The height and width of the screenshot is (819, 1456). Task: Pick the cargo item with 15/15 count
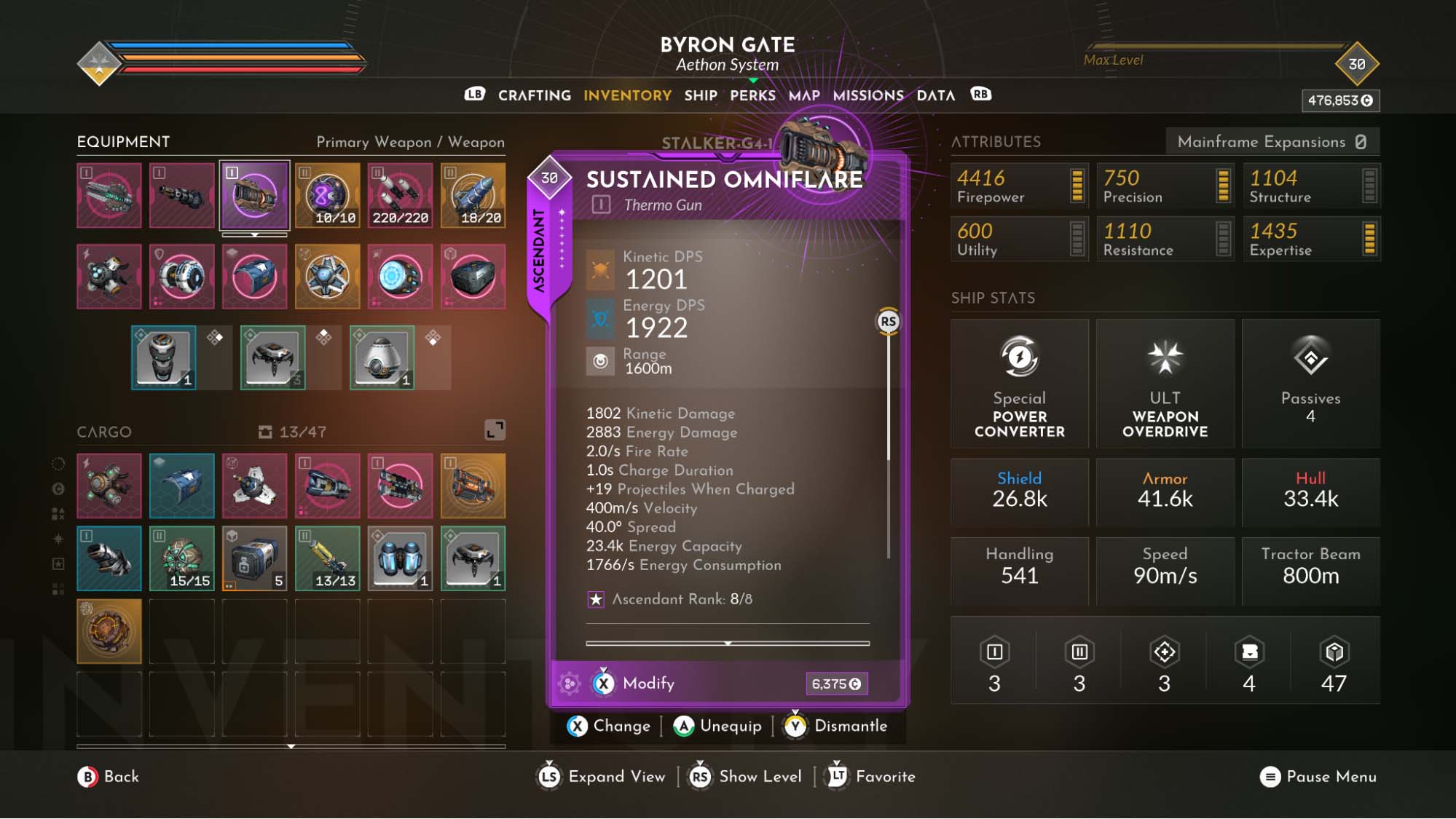[x=181, y=558]
